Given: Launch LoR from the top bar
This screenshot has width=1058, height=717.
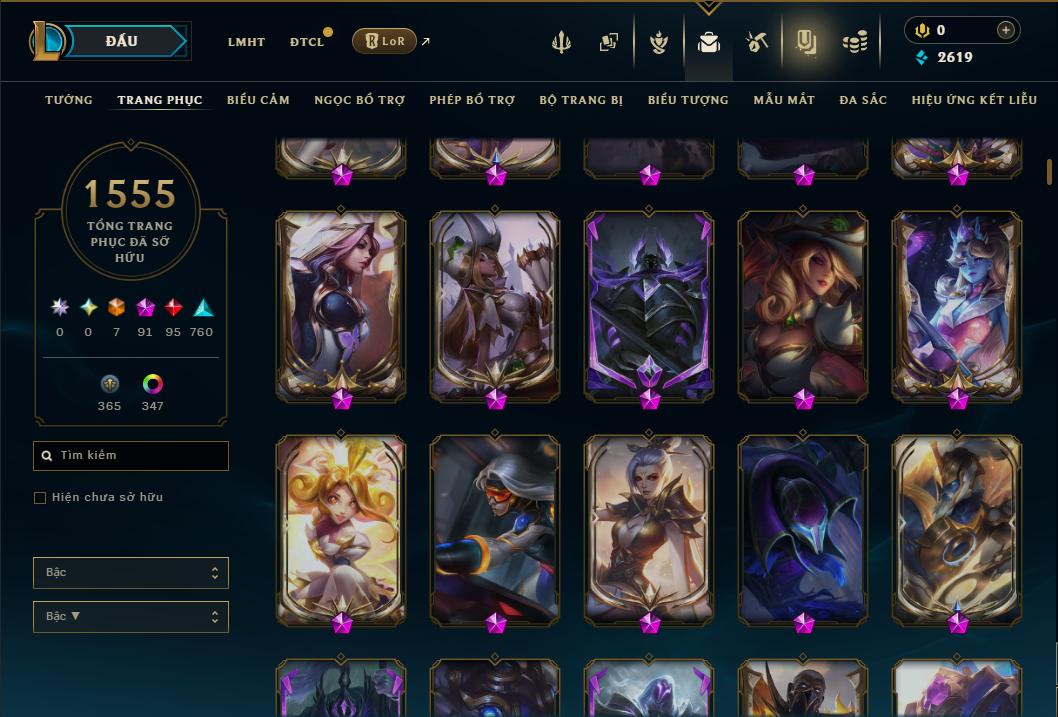Looking at the screenshot, I should (x=384, y=41).
